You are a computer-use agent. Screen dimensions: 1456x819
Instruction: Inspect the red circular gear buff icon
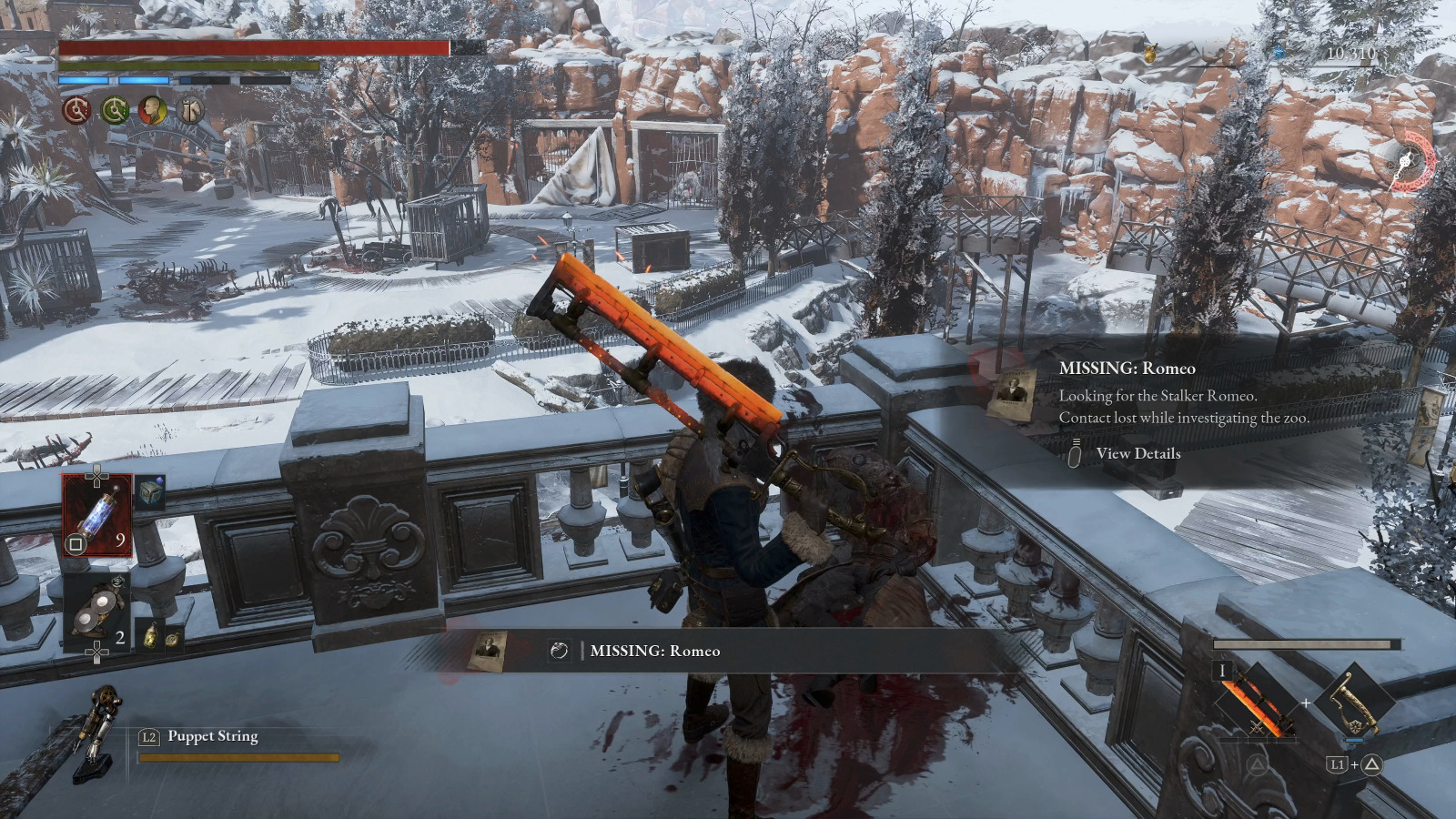click(x=76, y=111)
